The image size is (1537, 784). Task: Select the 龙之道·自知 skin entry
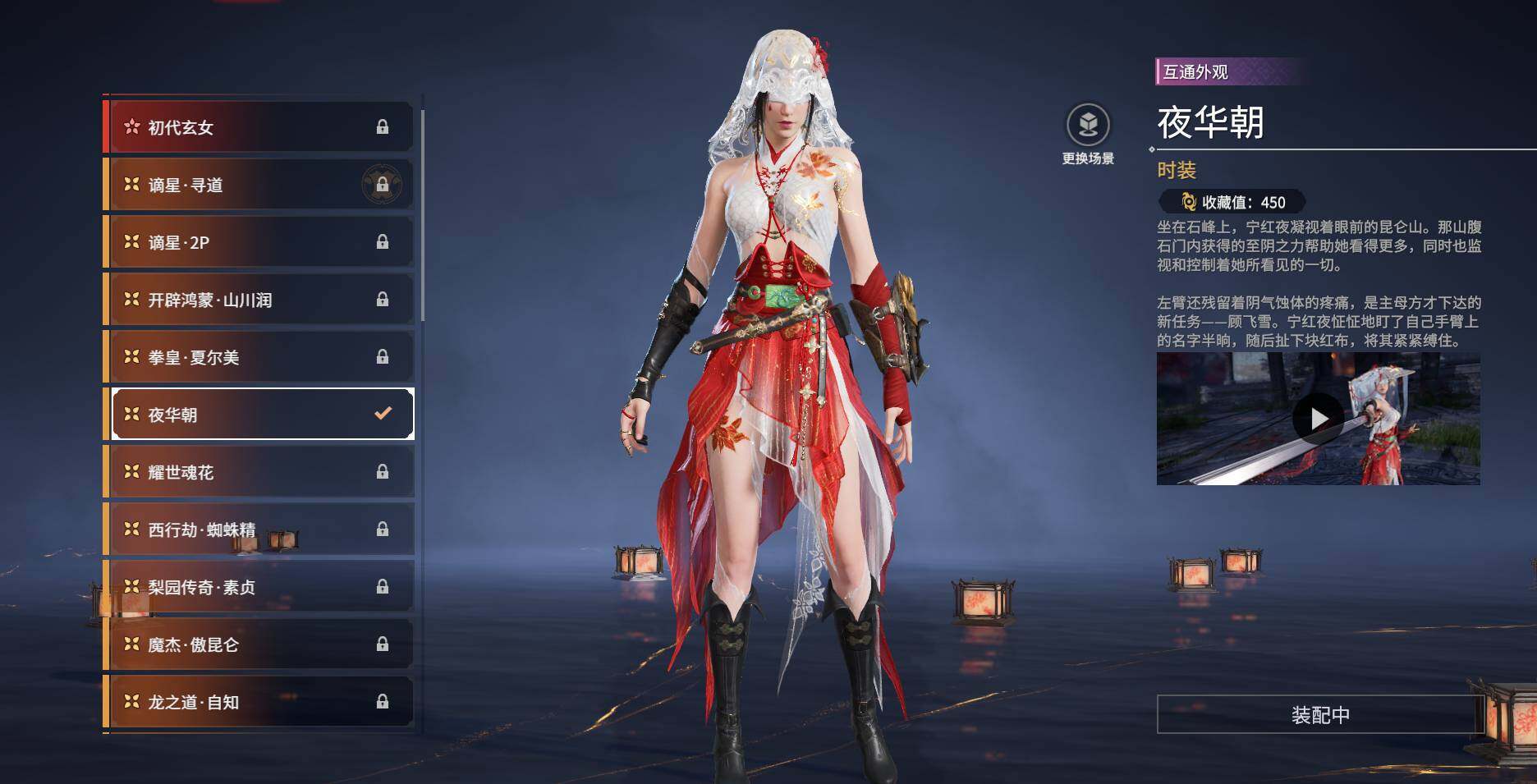259,702
